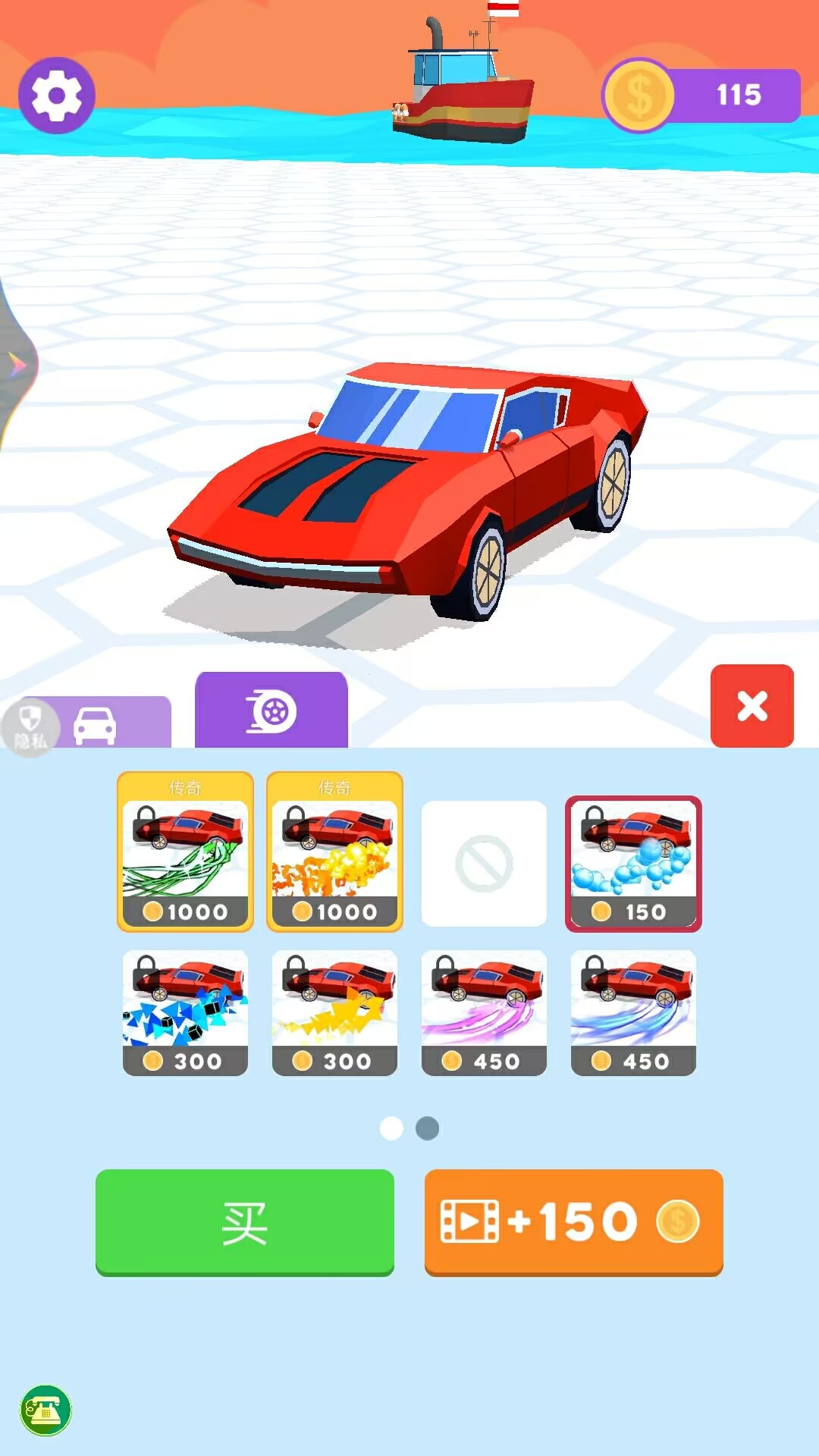Choose the green vine trail for 1000
This screenshot has width=819, height=1456.
click(x=185, y=852)
